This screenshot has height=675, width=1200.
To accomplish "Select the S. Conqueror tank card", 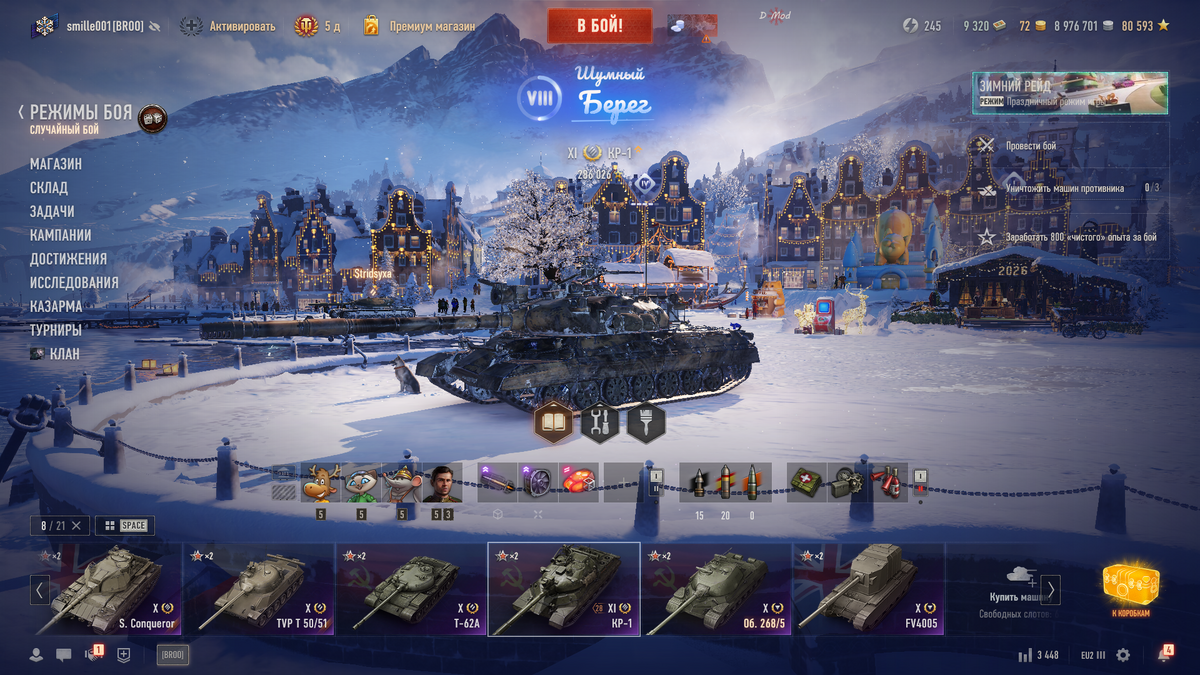I will [105, 589].
